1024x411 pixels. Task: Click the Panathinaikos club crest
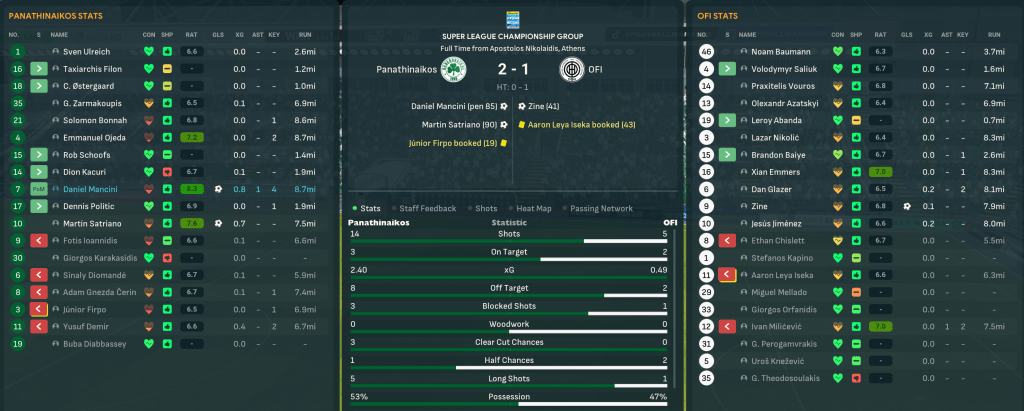(459, 70)
